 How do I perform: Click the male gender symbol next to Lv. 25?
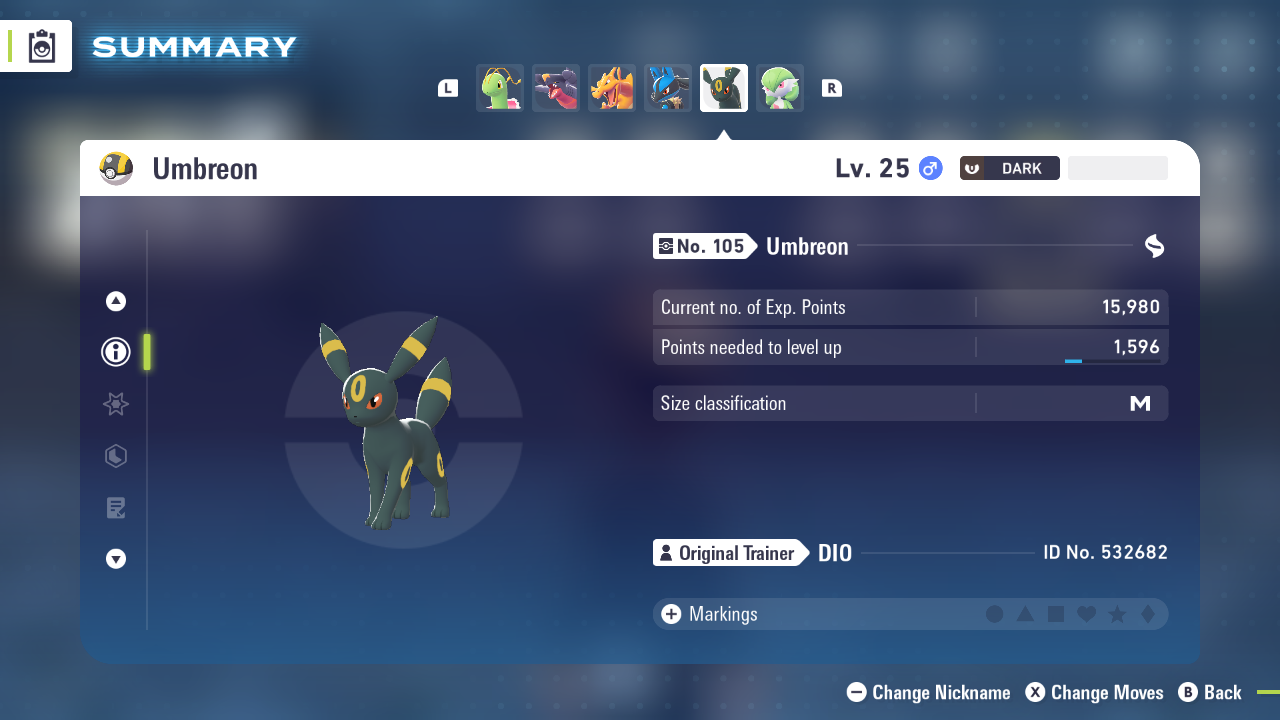929,168
